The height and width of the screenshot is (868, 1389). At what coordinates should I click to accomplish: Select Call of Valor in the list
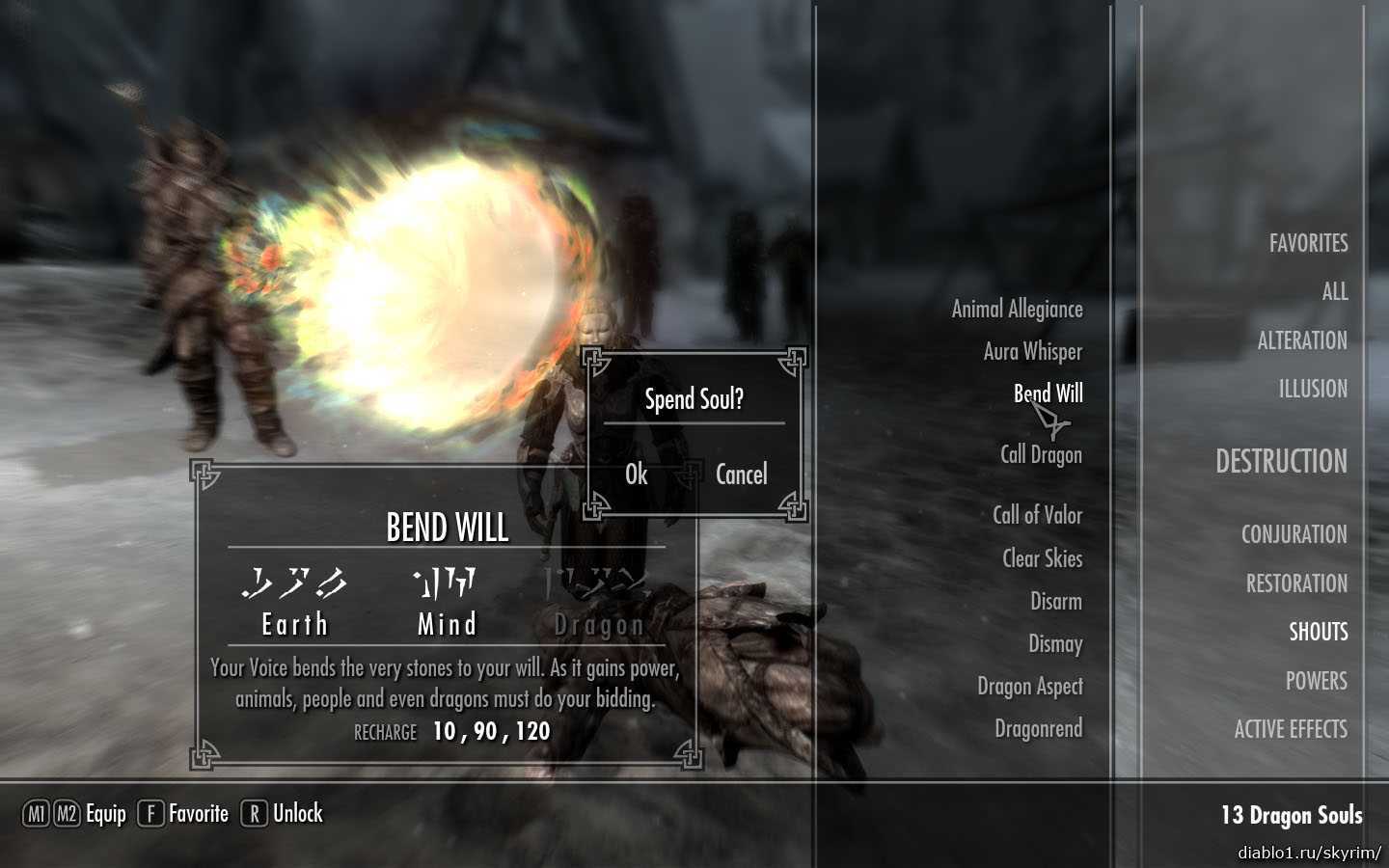point(1037,515)
